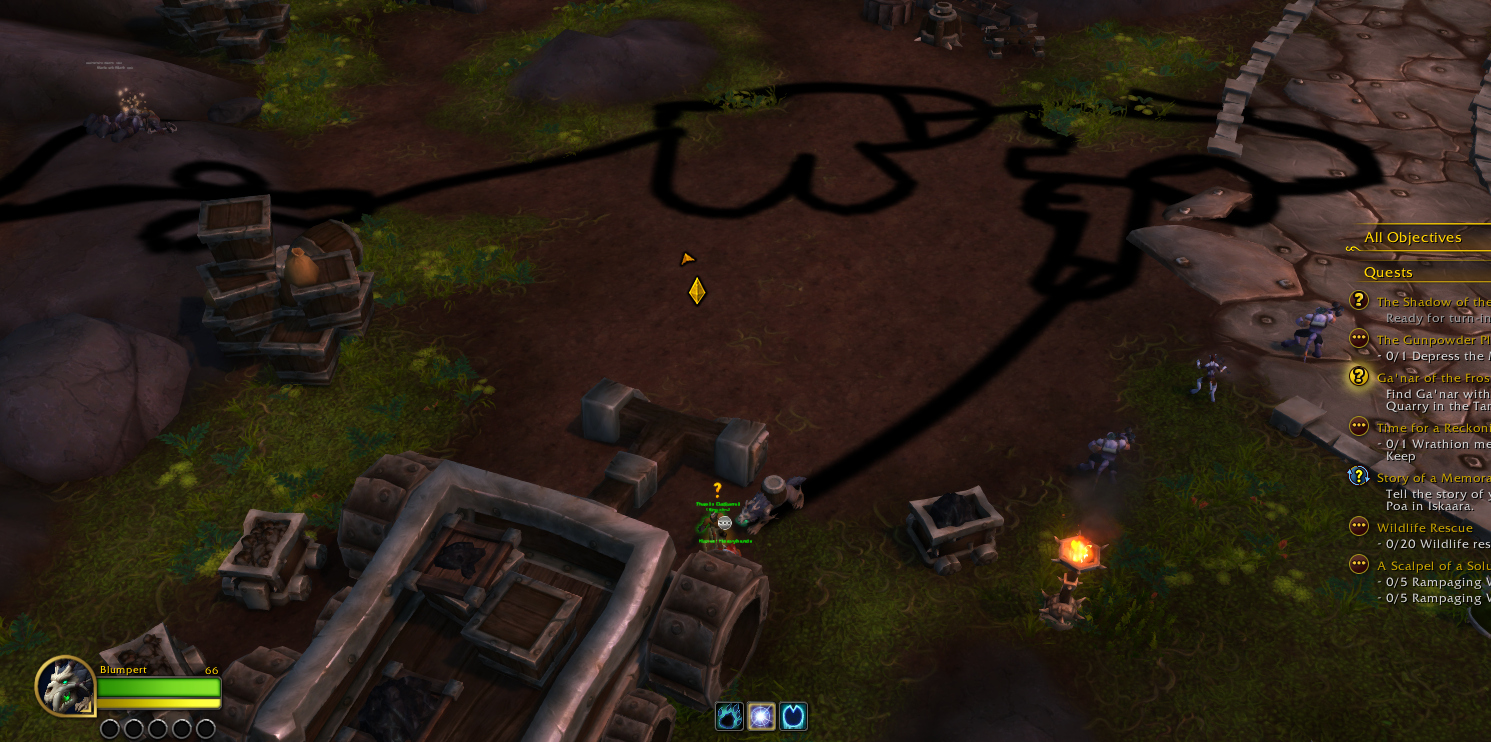Open The Shadow of the quest entry
The height and width of the screenshot is (742, 1491).
click(x=1432, y=302)
